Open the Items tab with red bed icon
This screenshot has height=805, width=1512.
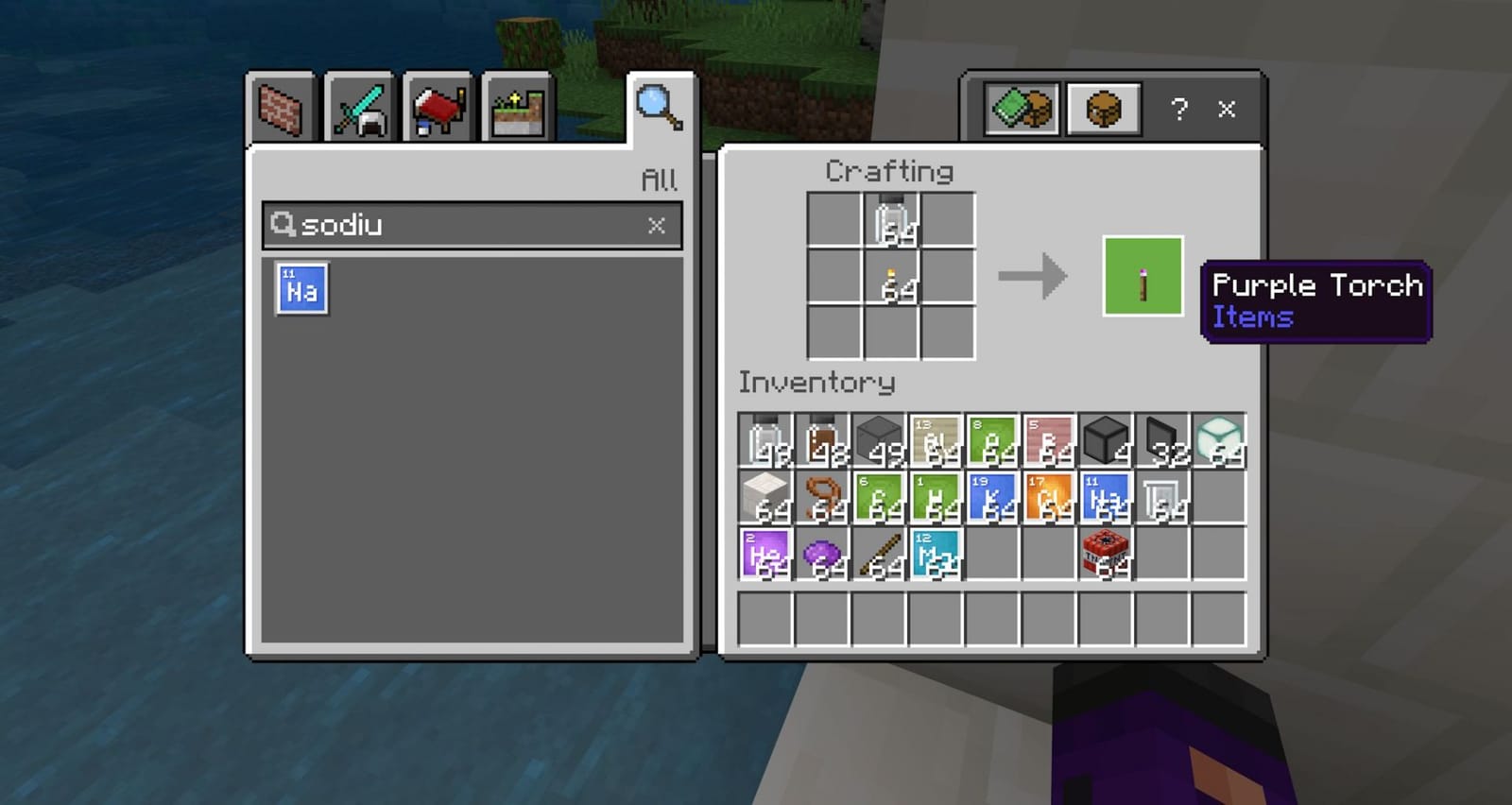pyautogui.click(x=435, y=108)
